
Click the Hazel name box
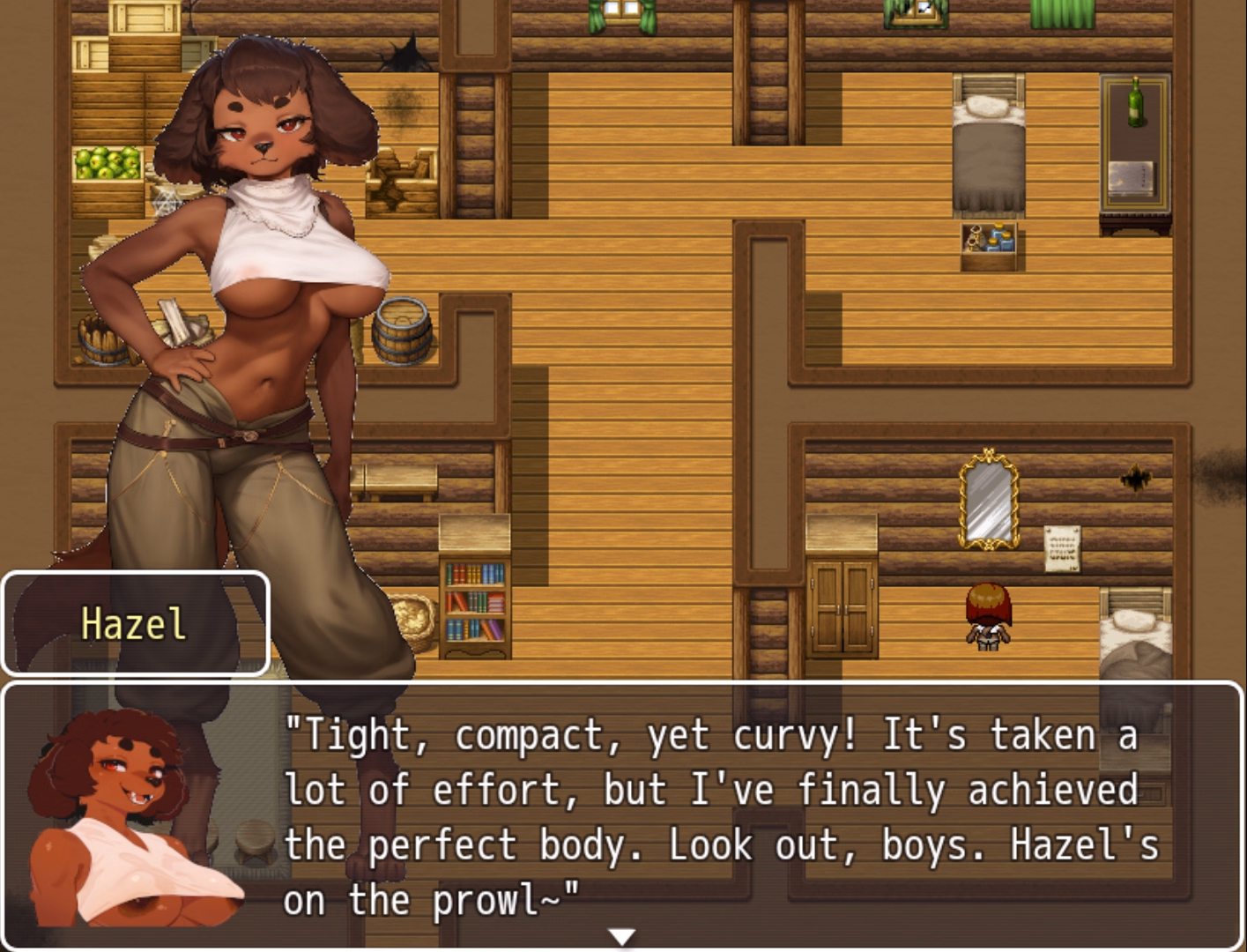134,623
